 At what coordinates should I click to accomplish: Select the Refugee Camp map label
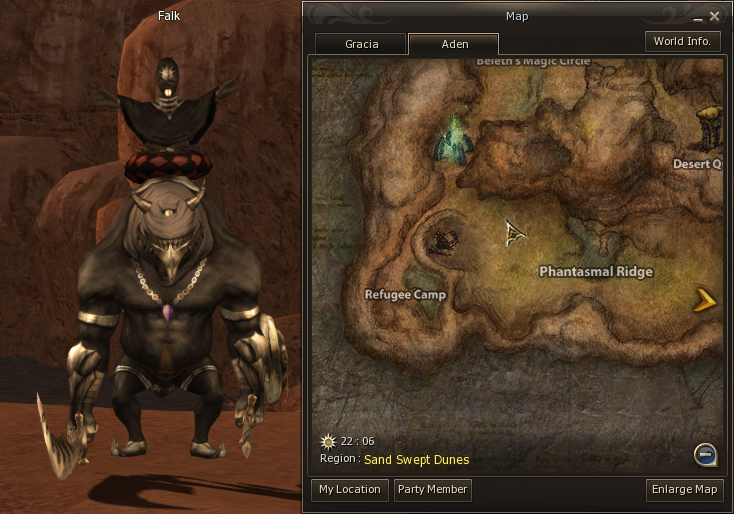[405, 295]
